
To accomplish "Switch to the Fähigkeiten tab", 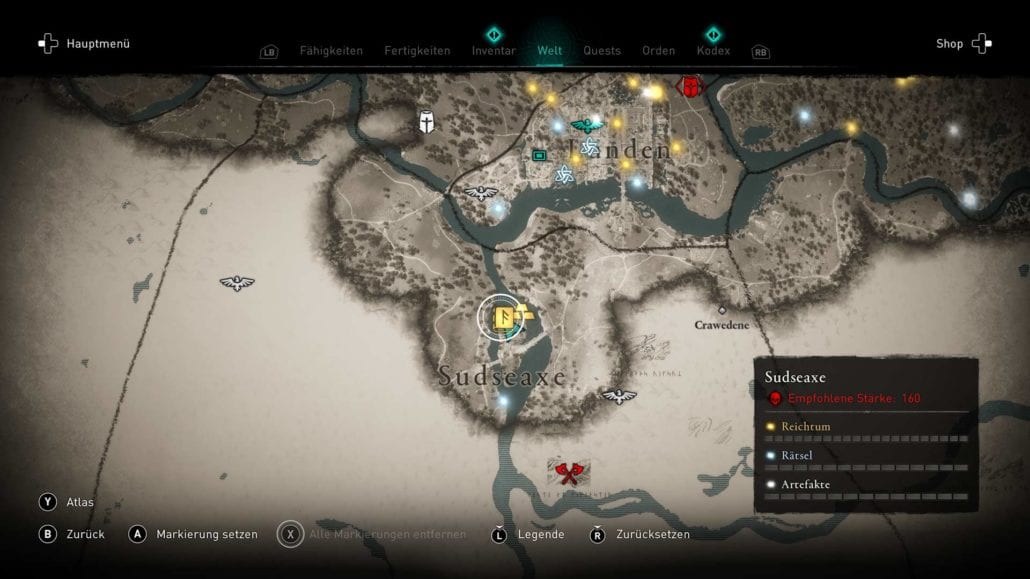I will click(331, 51).
